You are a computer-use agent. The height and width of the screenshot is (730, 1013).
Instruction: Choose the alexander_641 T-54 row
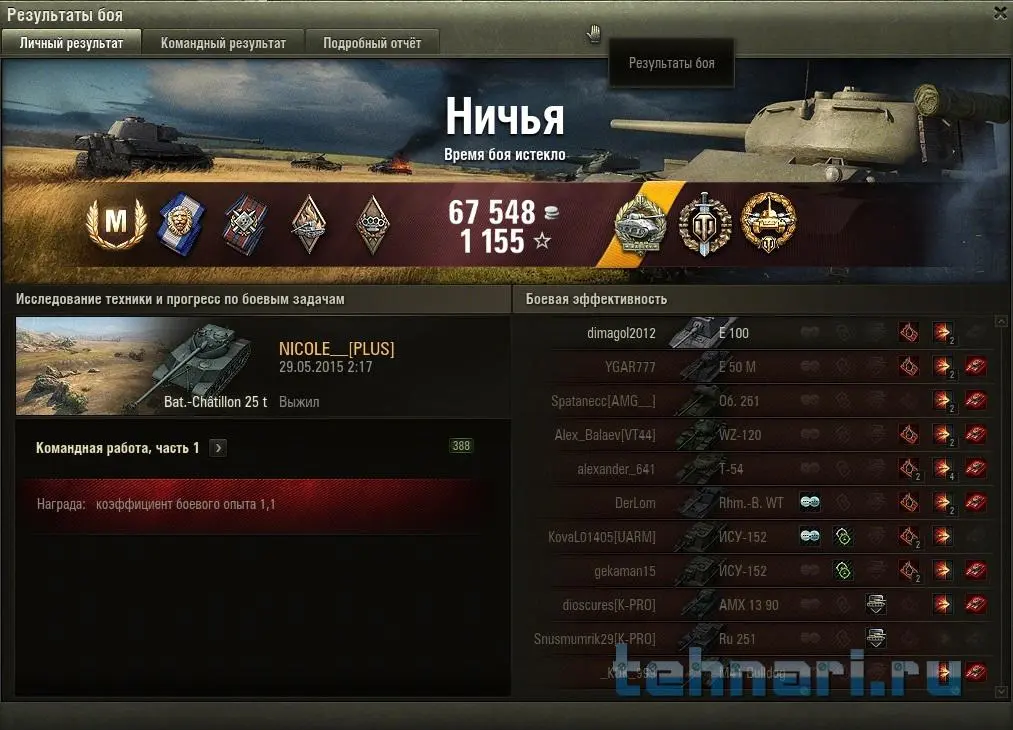click(750, 469)
